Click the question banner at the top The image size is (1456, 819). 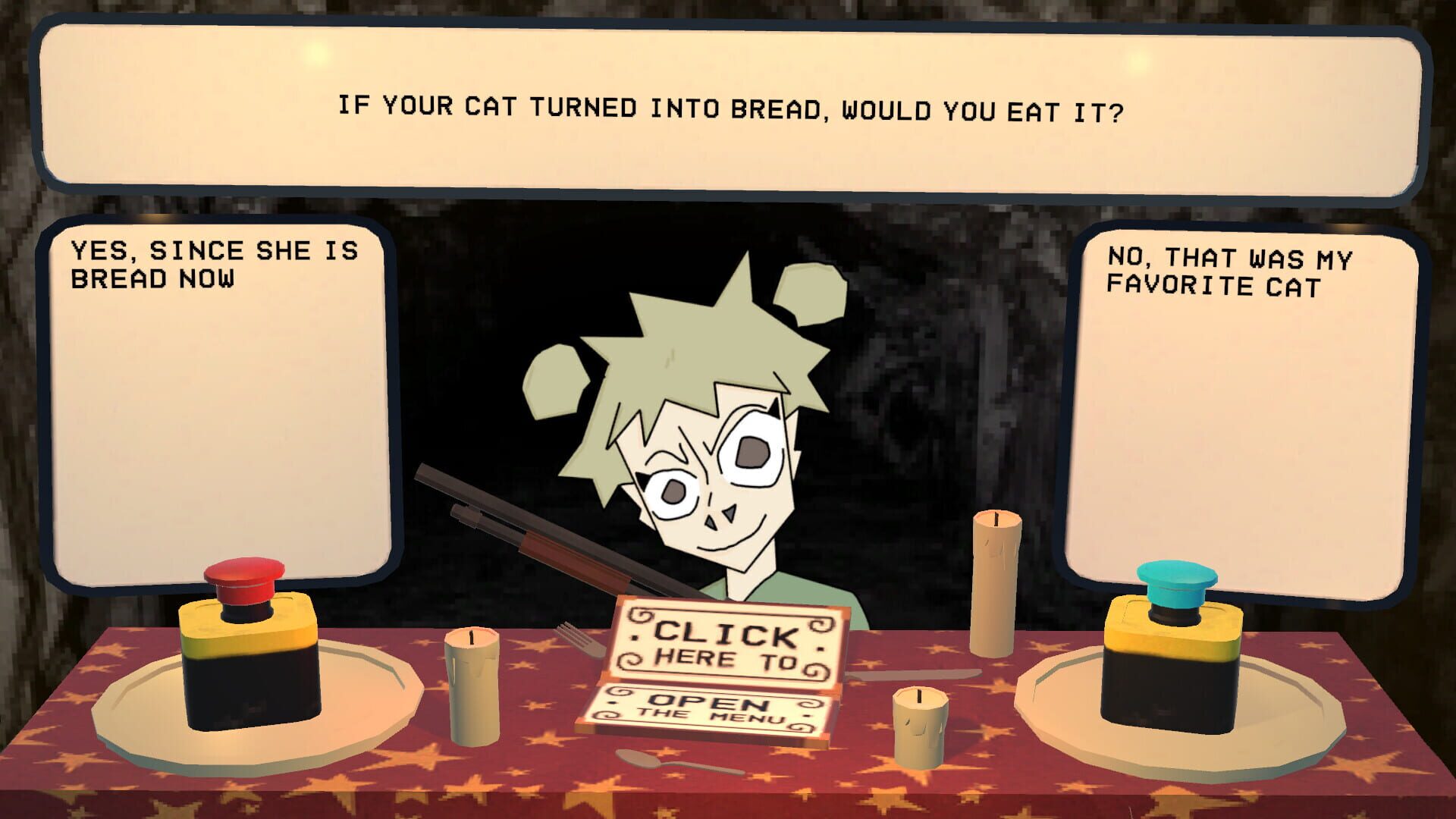(x=728, y=110)
